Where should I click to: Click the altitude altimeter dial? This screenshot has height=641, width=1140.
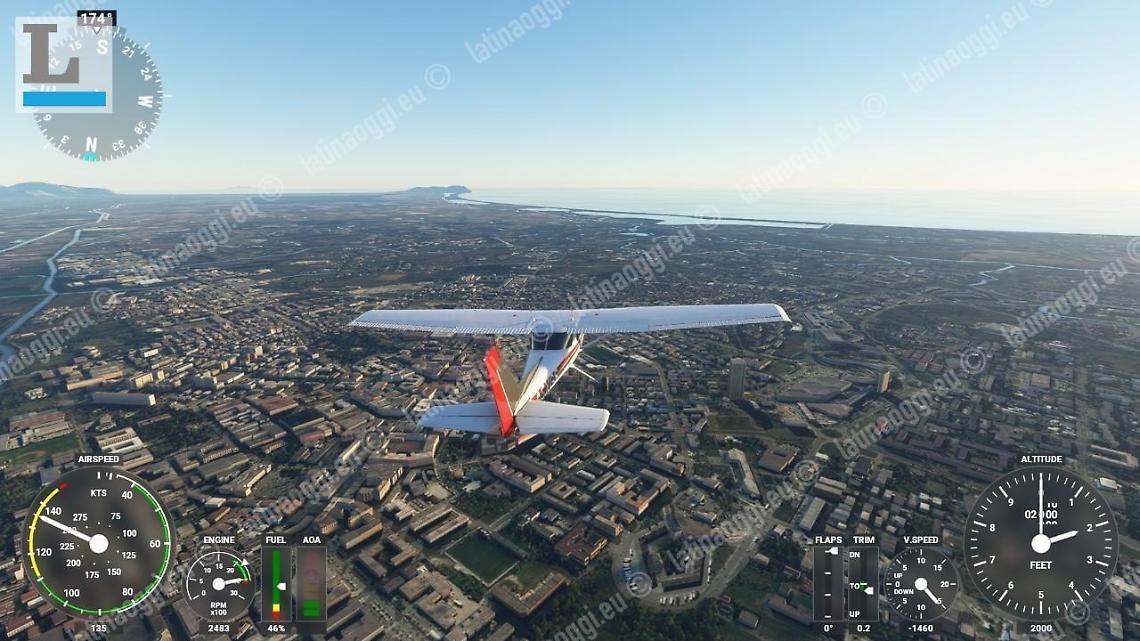coord(1040,543)
